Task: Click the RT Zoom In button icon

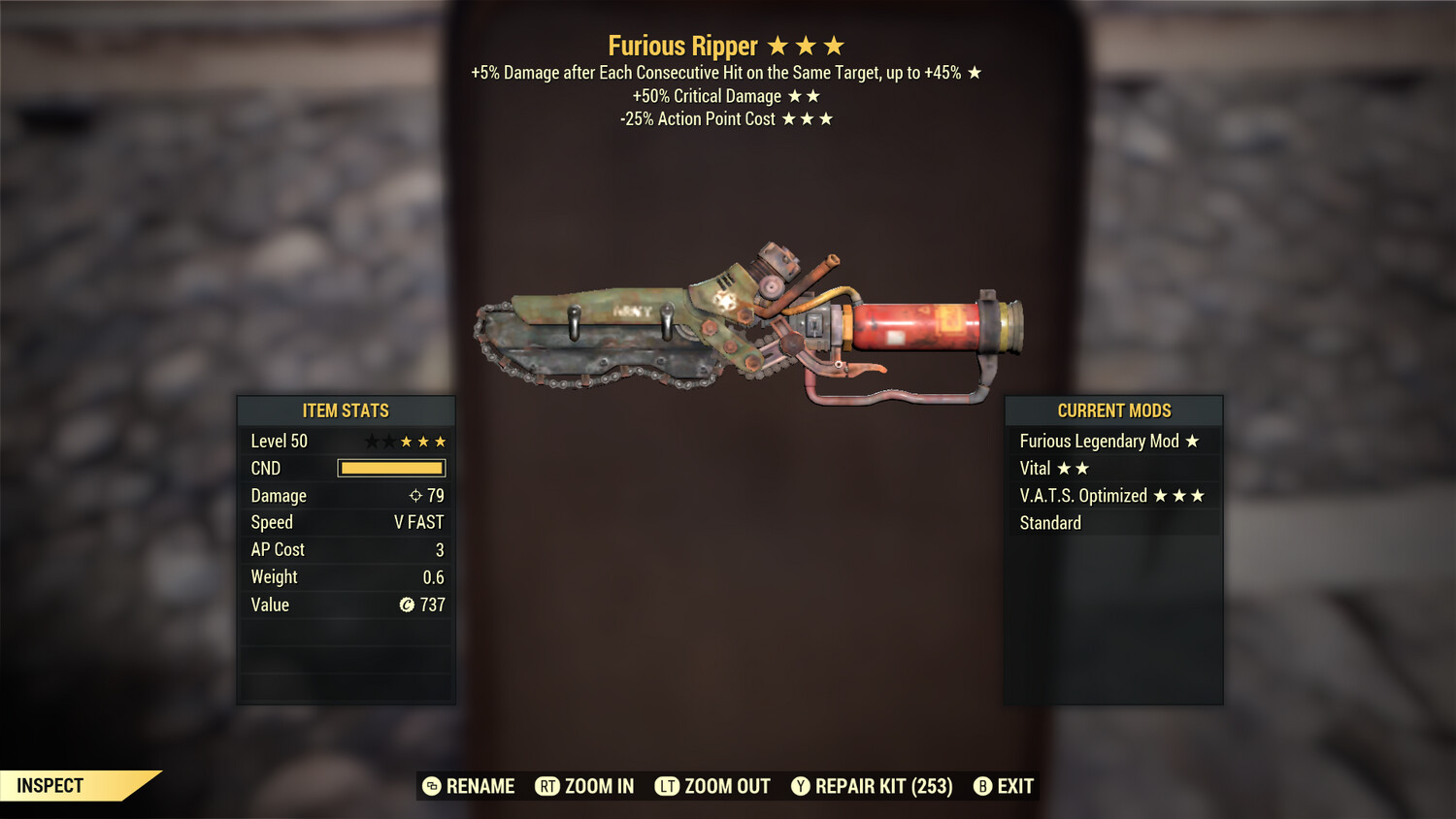Action: [549, 786]
